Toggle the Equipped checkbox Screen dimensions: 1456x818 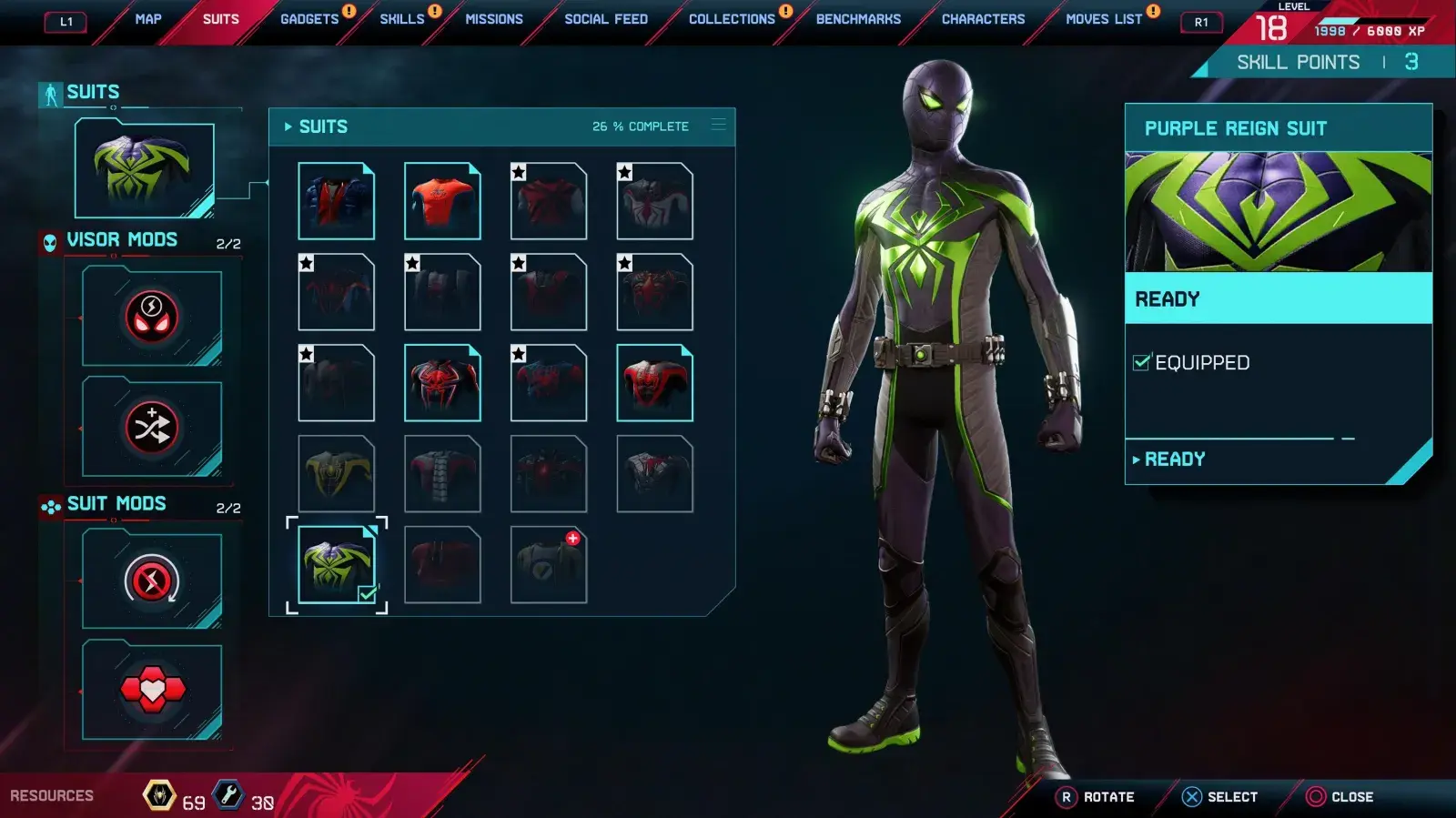coord(1141,363)
